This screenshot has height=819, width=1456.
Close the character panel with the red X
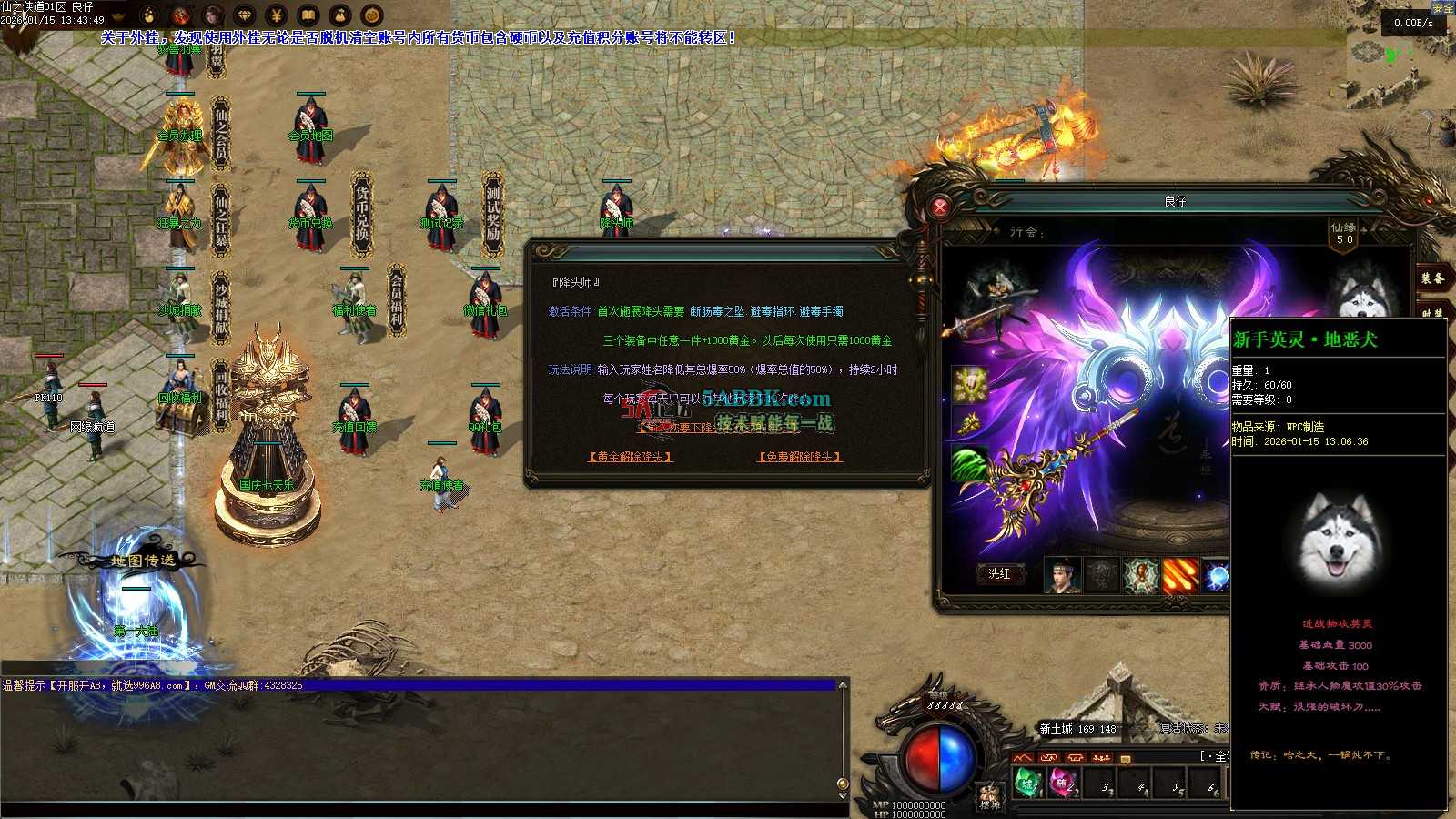coord(940,207)
